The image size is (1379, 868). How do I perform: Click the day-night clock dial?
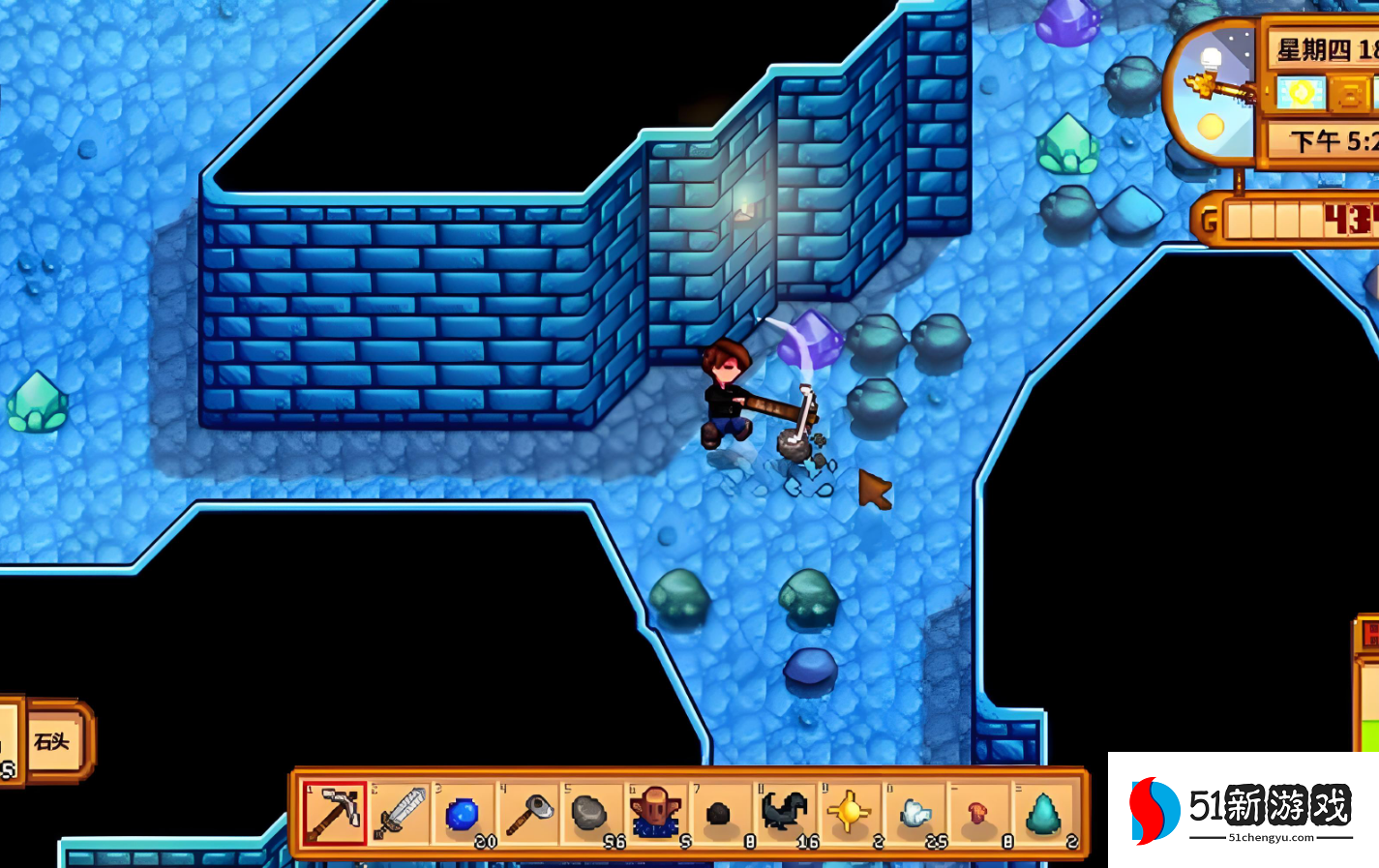click(x=1210, y=94)
